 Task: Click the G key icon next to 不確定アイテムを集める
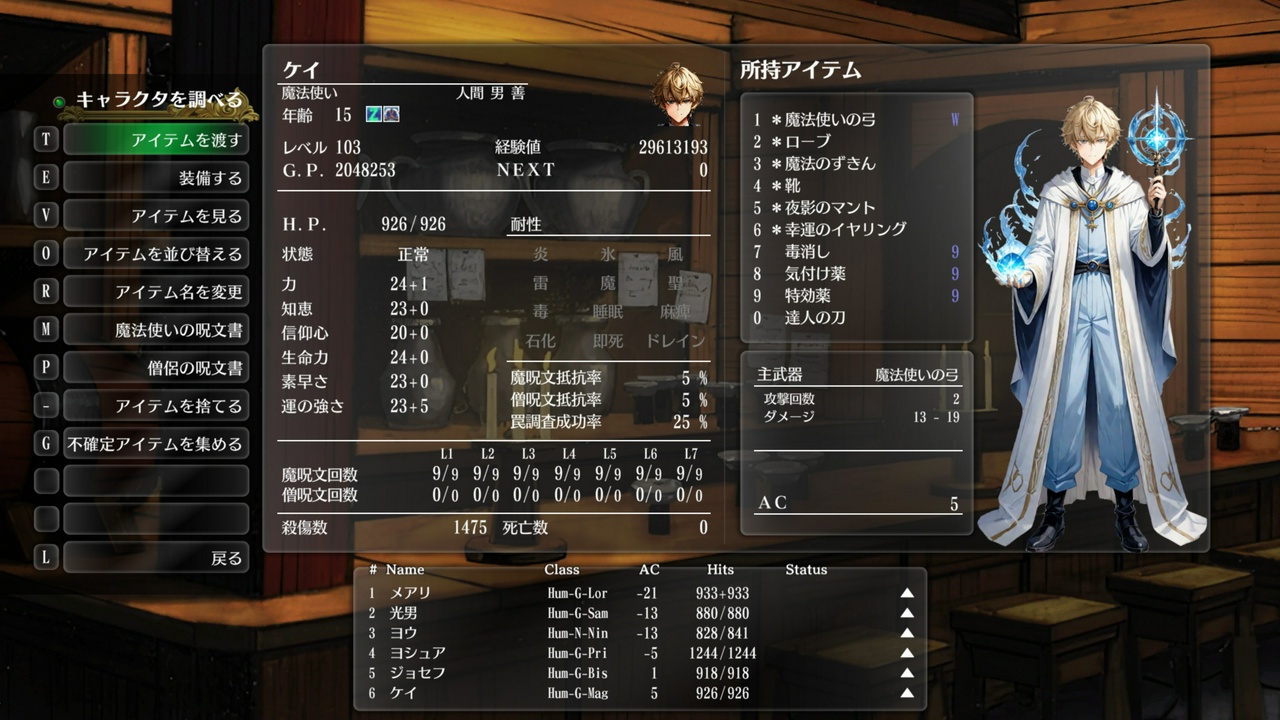pos(46,441)
